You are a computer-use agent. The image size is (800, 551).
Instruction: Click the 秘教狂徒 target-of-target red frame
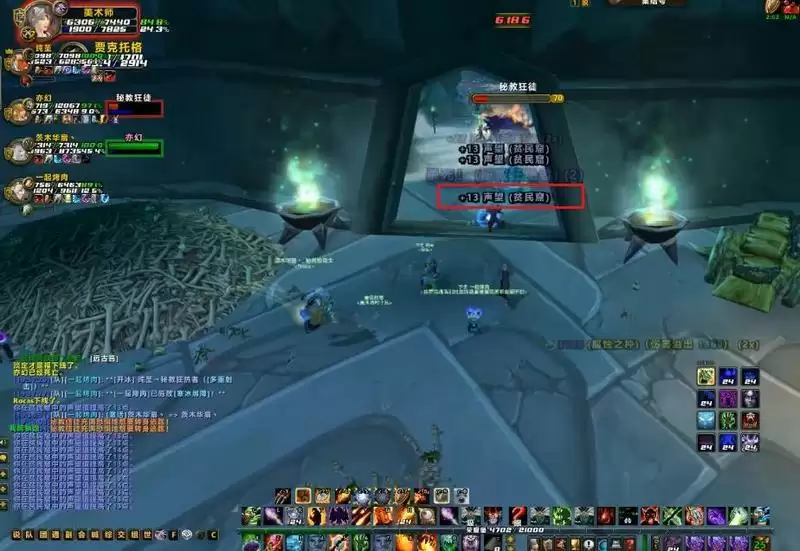pyautogui.click(x=134, y=106)
